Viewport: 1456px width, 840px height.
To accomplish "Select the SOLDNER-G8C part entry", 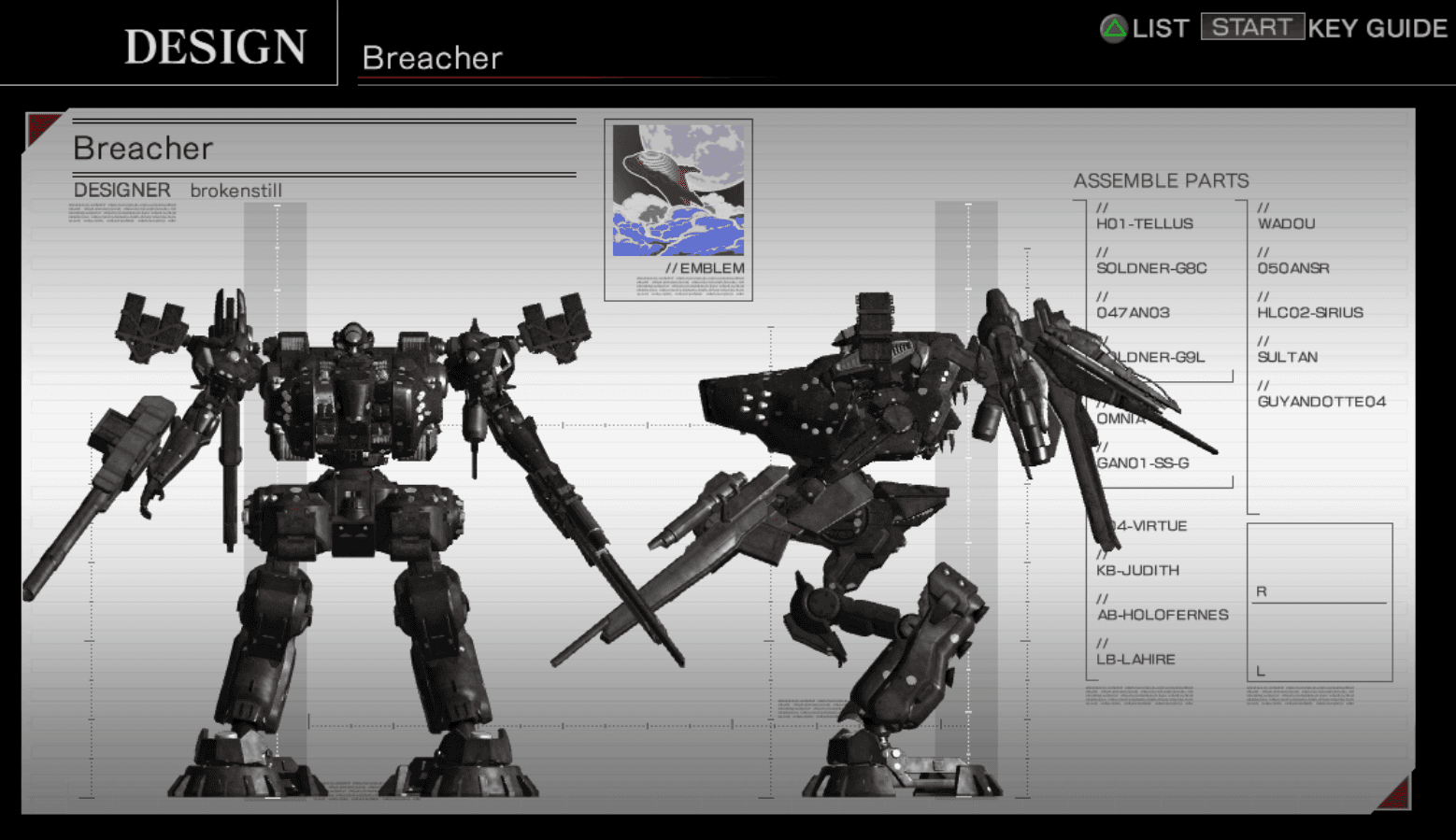I will tap(1151, 268).
